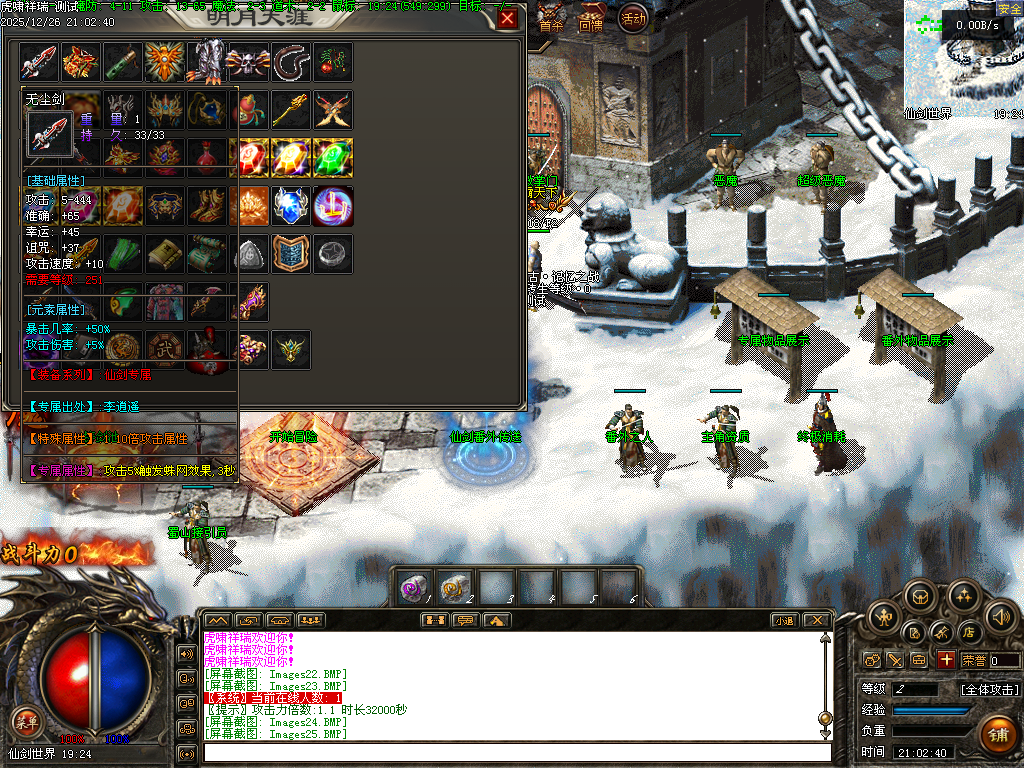Close the chat window with its X button
Screen dimensions: 1024x768
click(x=817, y=620)
